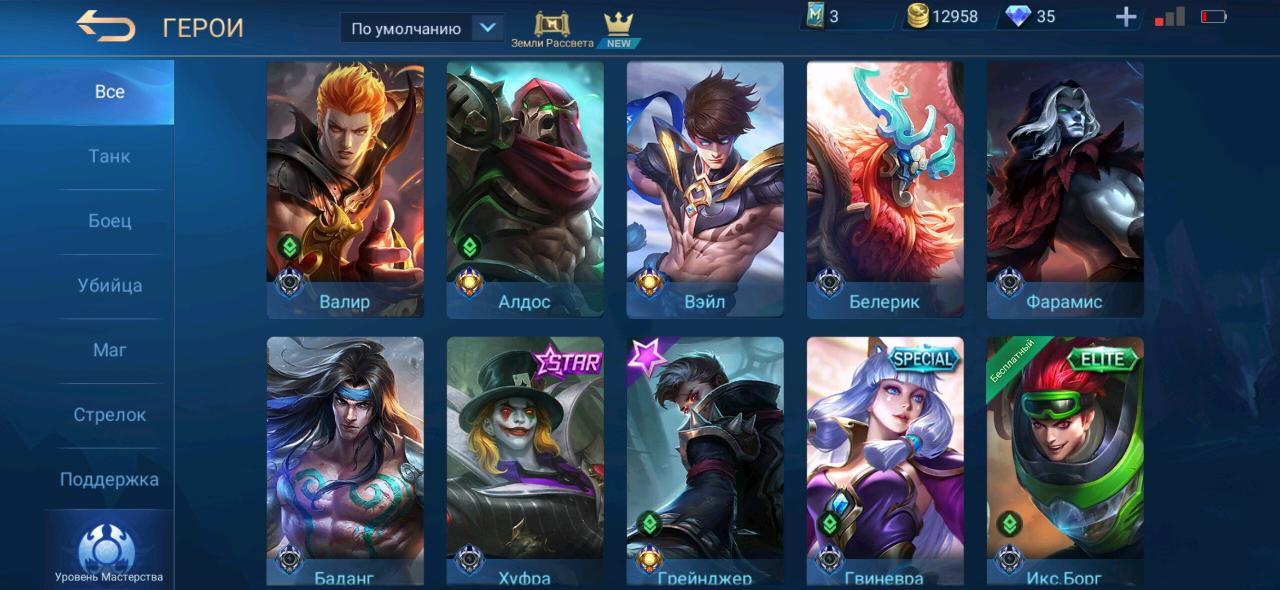1280x590 pixels.
Task: Select the Гвиневра hero card
Action: tap(885, 460)
